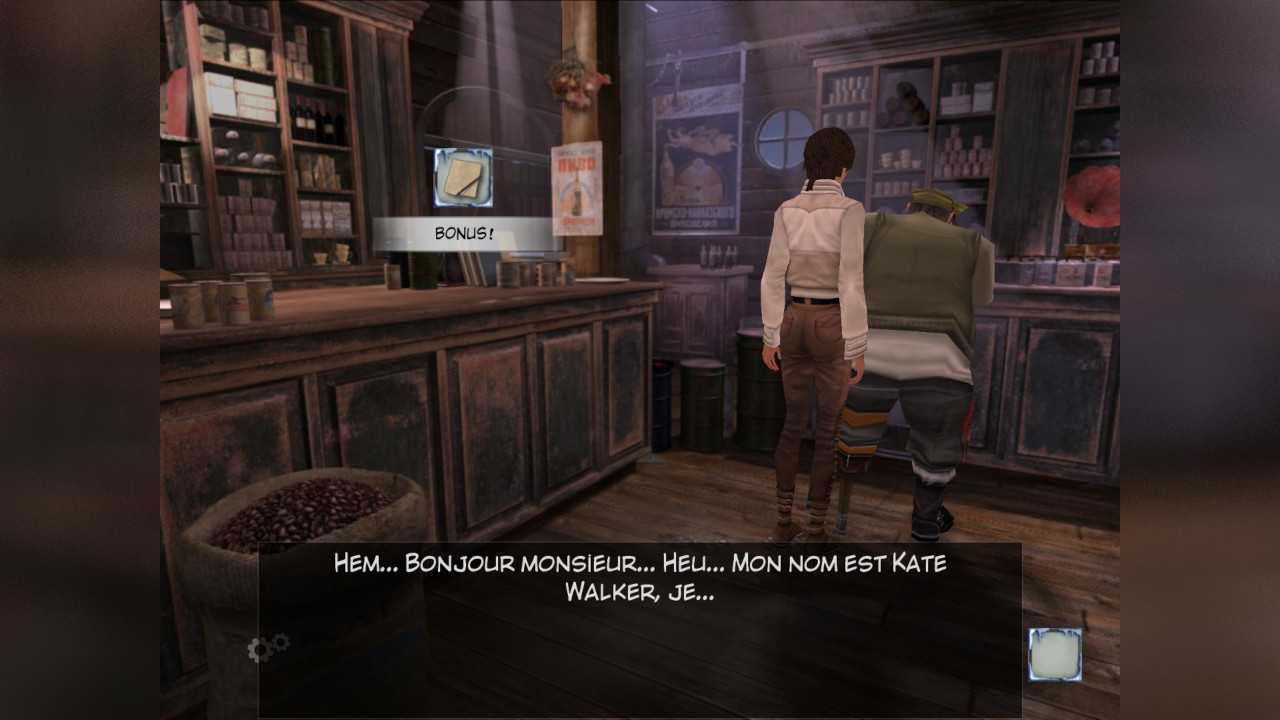Viewport: 1280px width, 720px height.
Task: Open the inventory slot icon
Action: pos(1055,654)
